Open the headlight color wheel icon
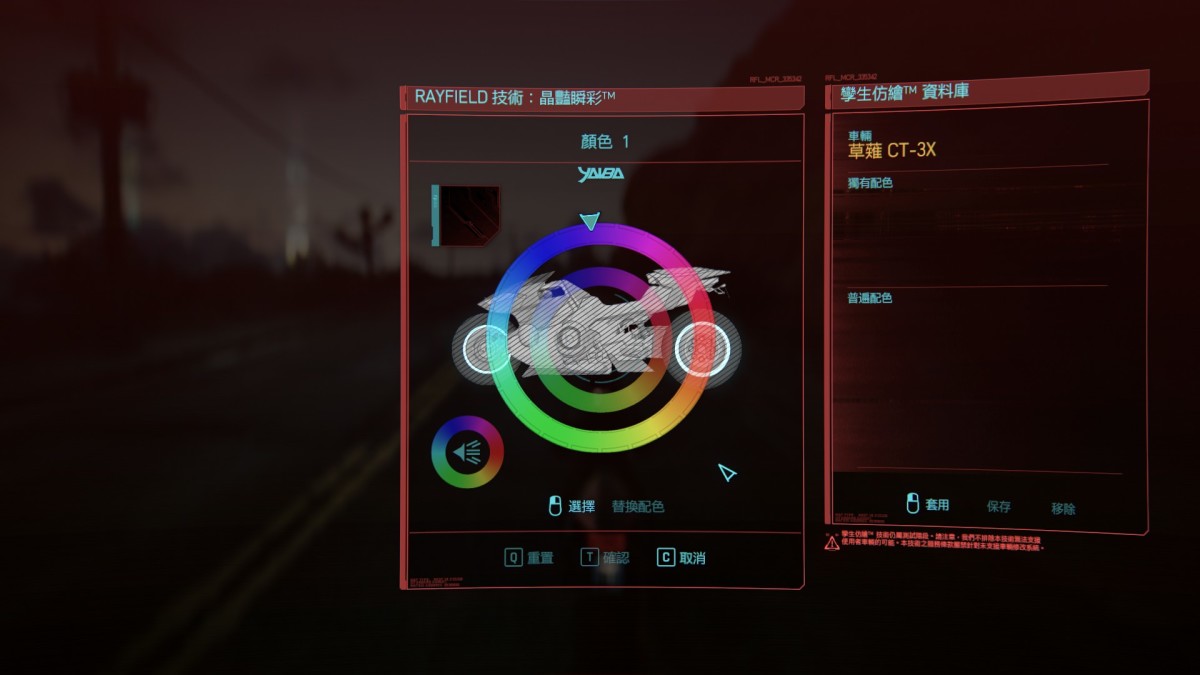The image size is (1200, 675). [467, 452]
